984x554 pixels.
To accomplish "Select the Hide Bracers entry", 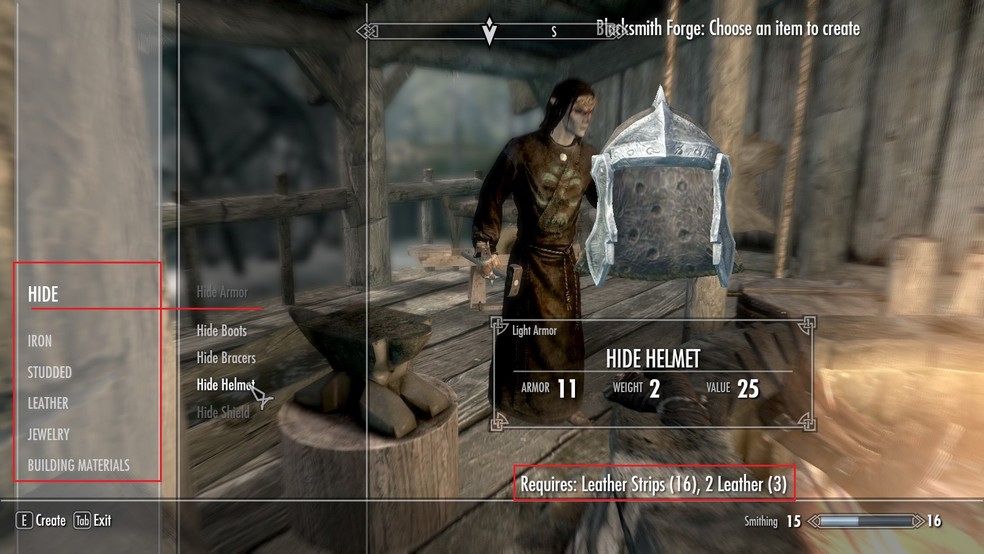I will 226,357.
